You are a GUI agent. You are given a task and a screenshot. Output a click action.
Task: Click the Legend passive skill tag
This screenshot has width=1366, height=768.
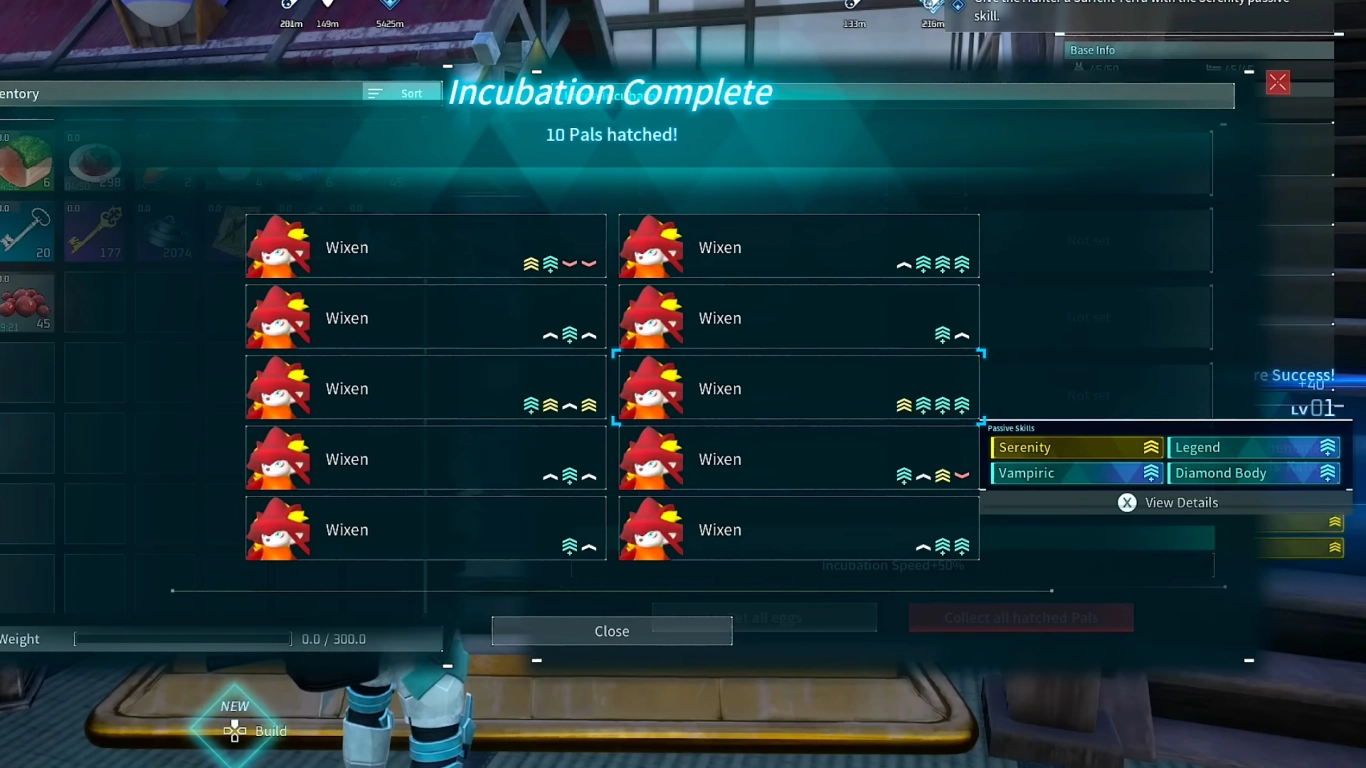pyautogui.click(x=1254, y=448)
